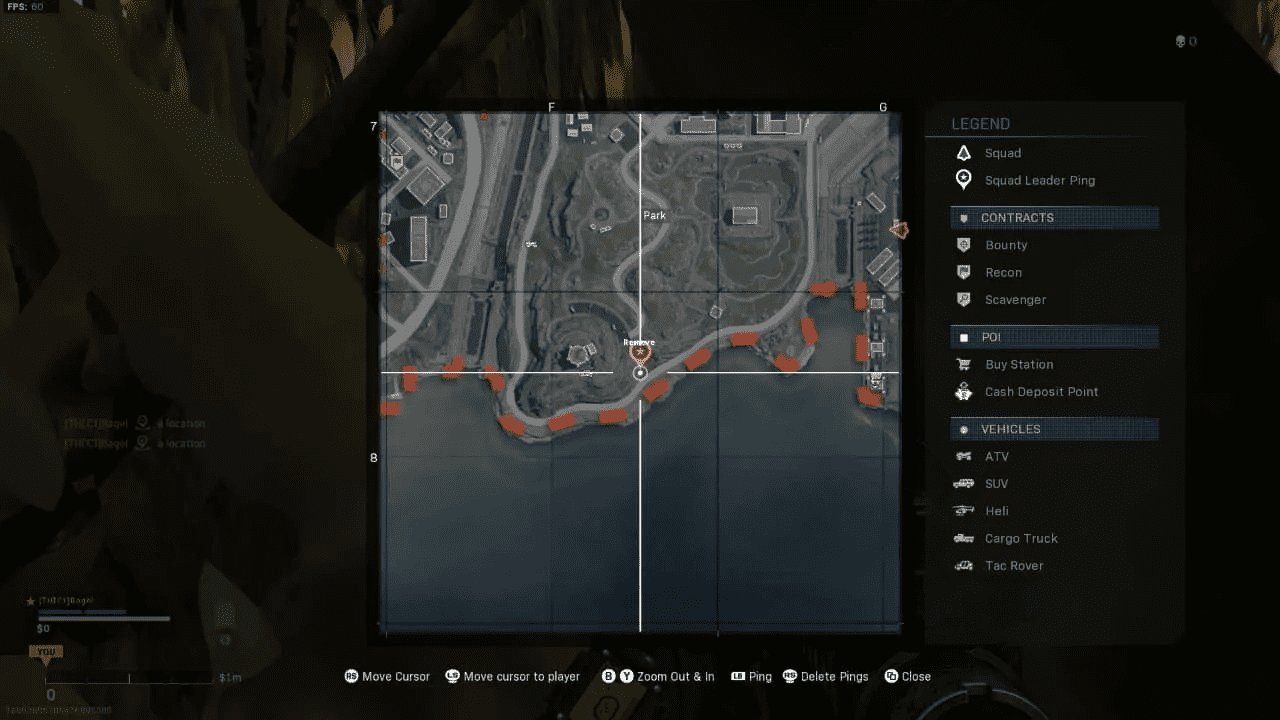Click the Scavenger contract icon
1280x720 pixels.
click(963, 299)
